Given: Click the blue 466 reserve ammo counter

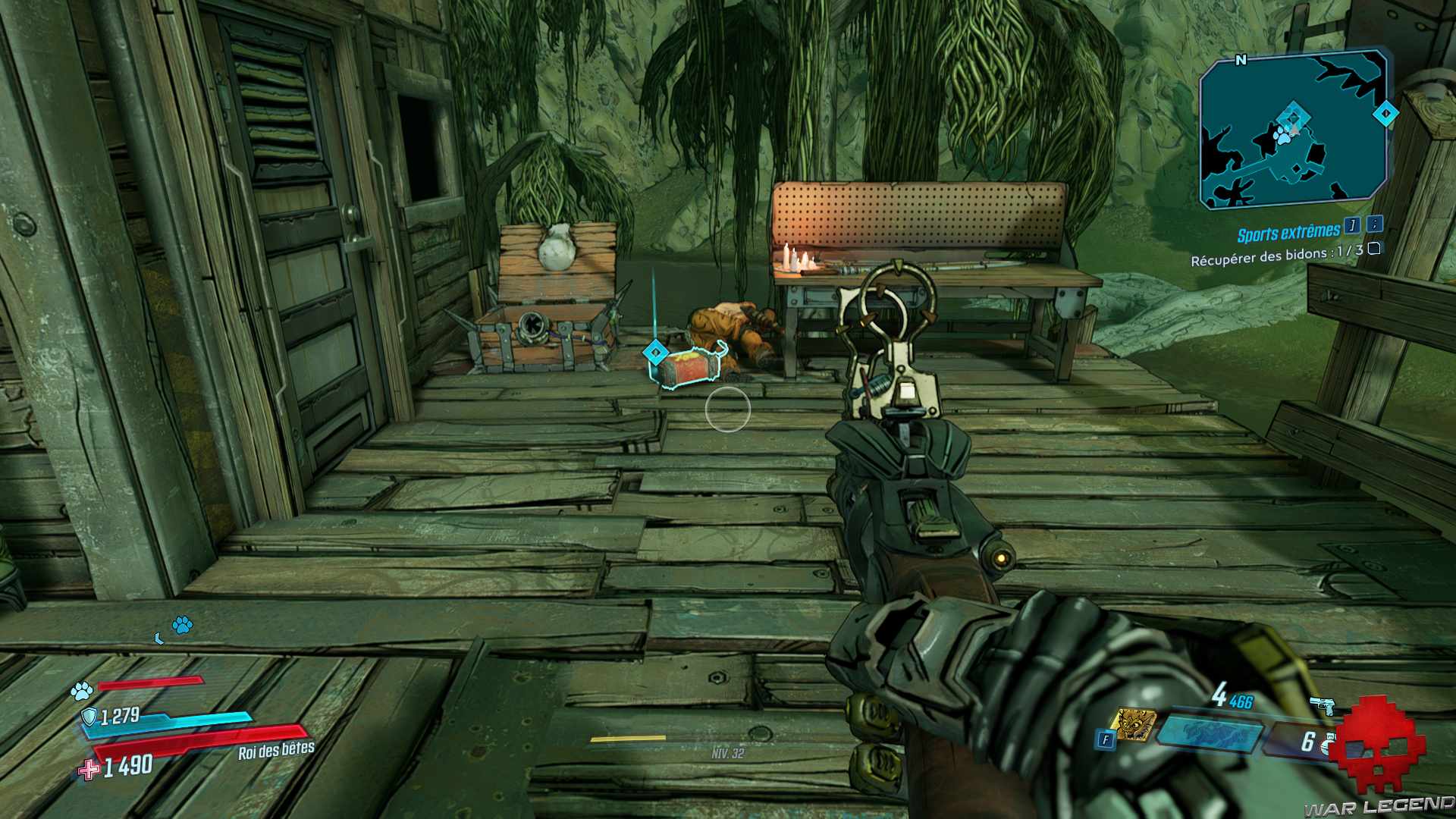Looking at the screenshot, I should [x=1241, y=701].
